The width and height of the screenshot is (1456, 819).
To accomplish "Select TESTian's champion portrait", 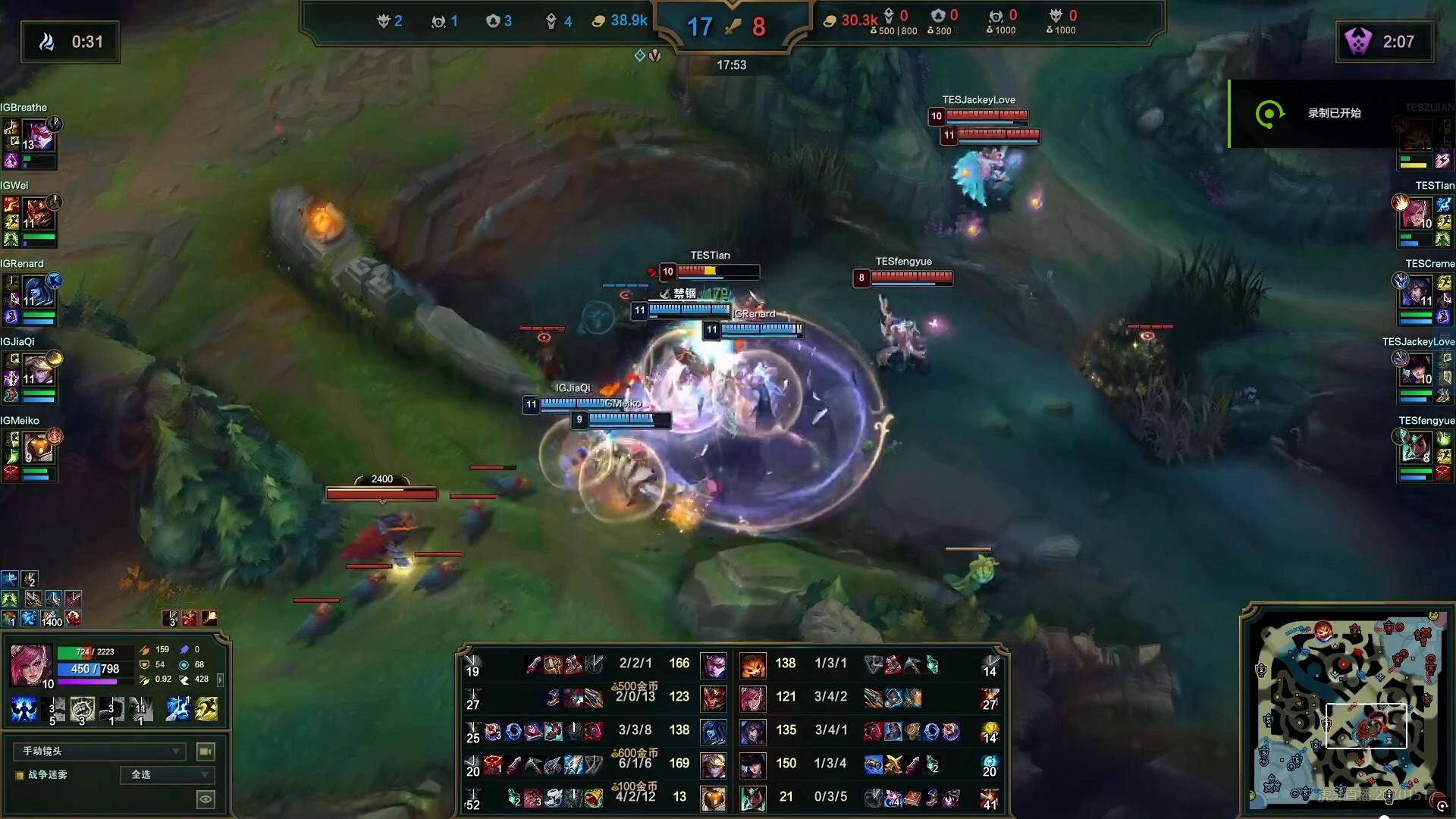I will (1417, 213).
